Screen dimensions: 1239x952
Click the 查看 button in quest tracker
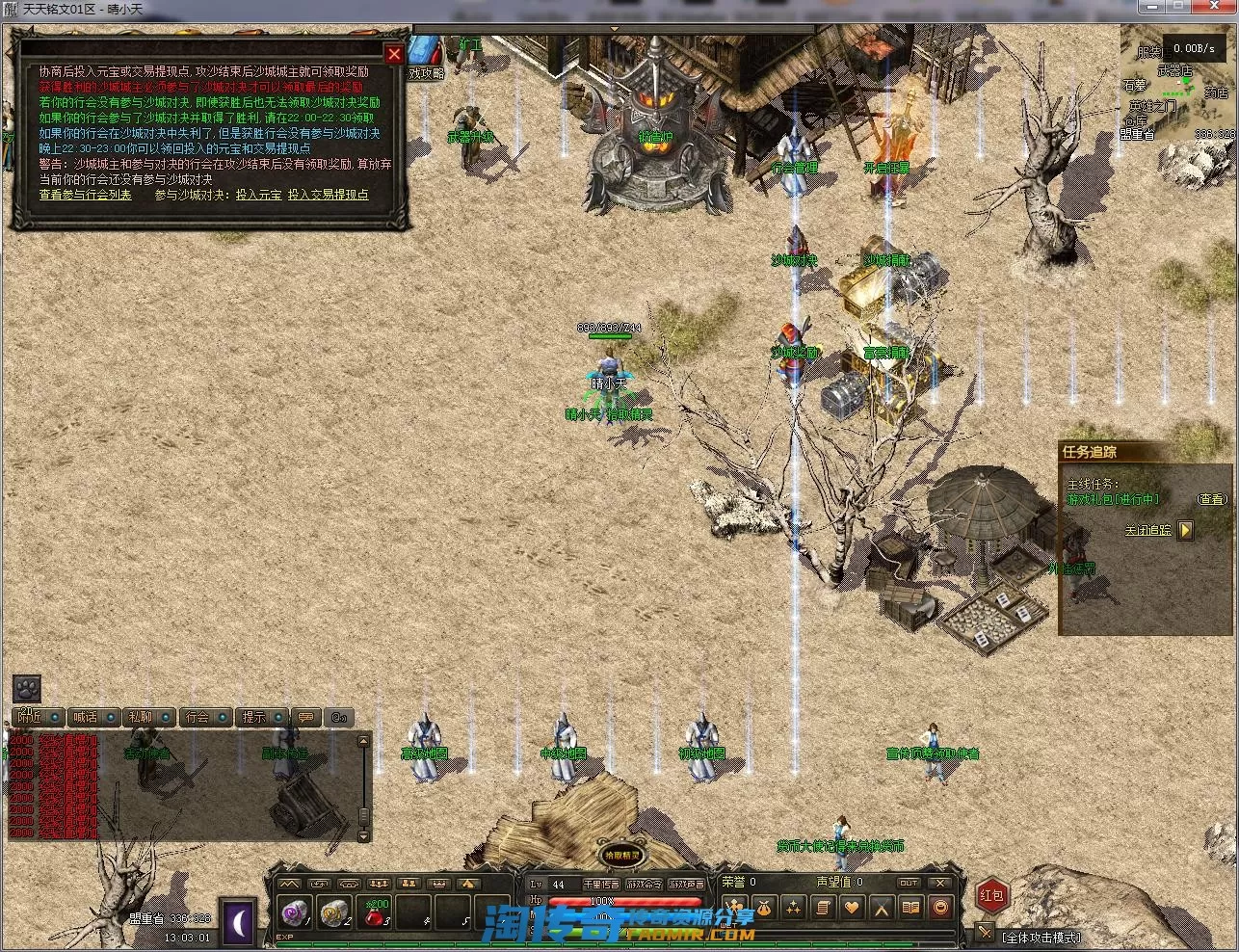click(1212, 499)
